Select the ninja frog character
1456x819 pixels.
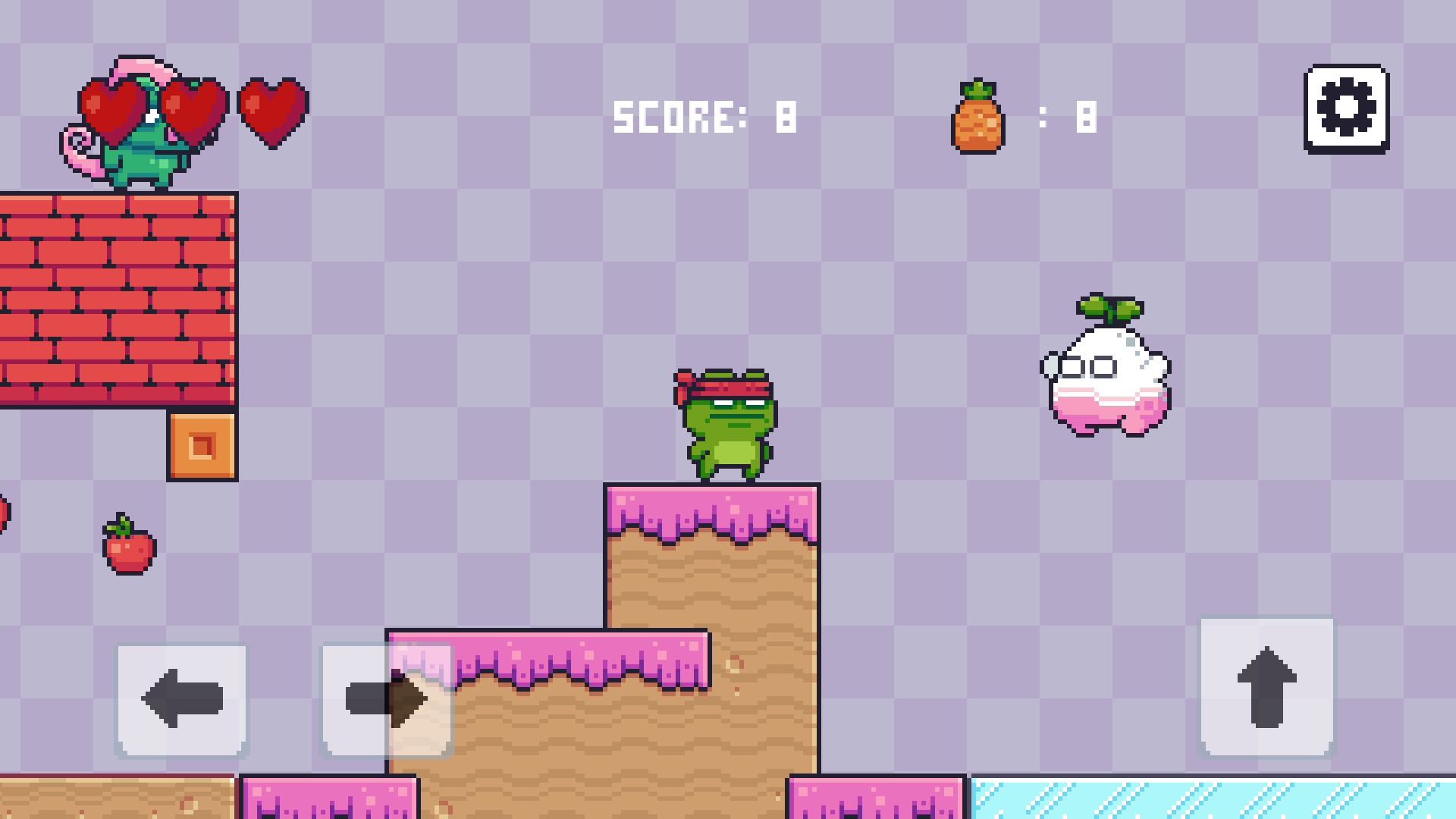click(x=728, y=425)
